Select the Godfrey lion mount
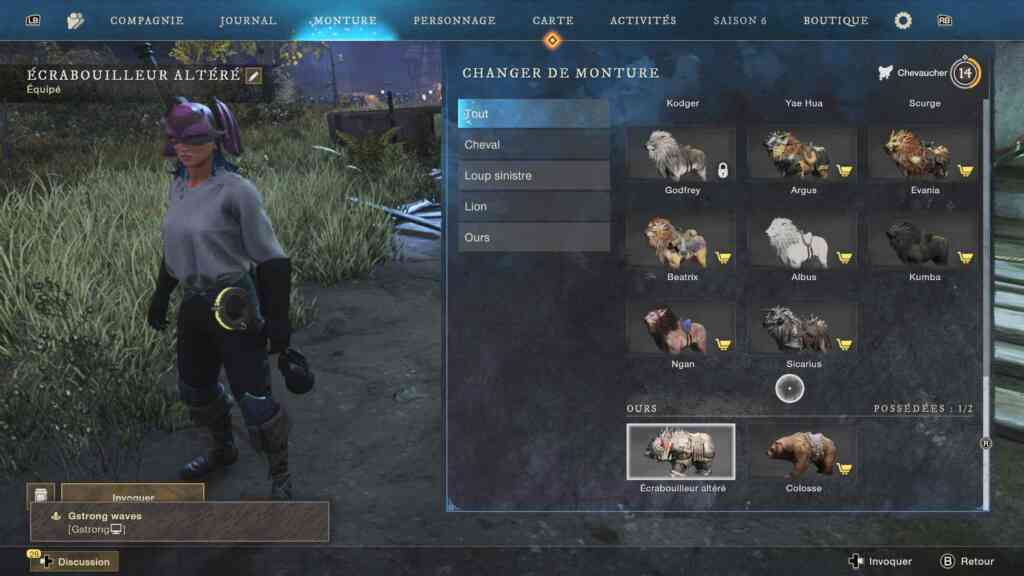 (681, 154)
